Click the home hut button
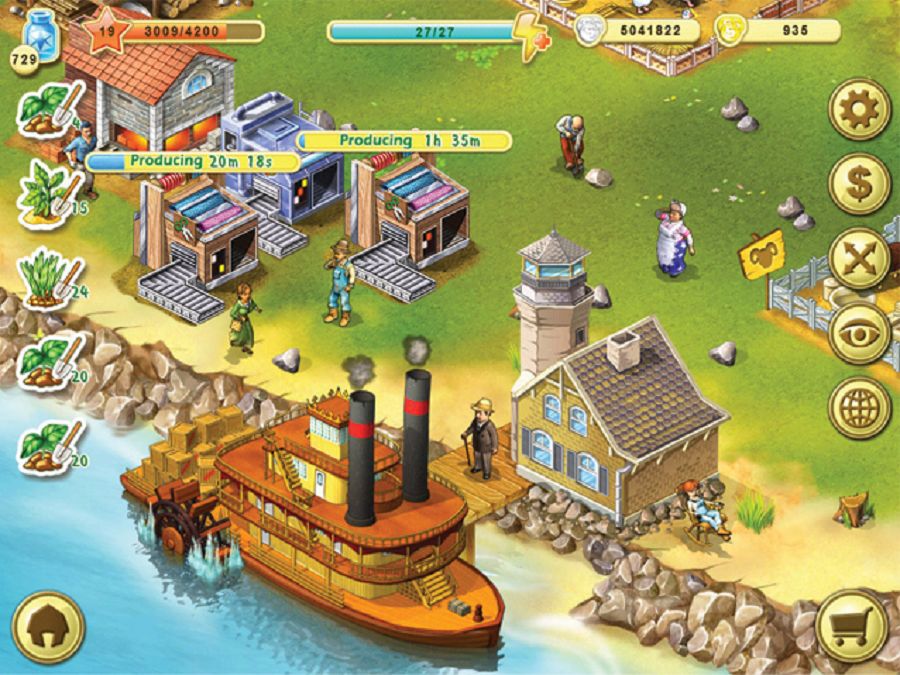This screenshot has width=900, height=675. click(47, 628)
